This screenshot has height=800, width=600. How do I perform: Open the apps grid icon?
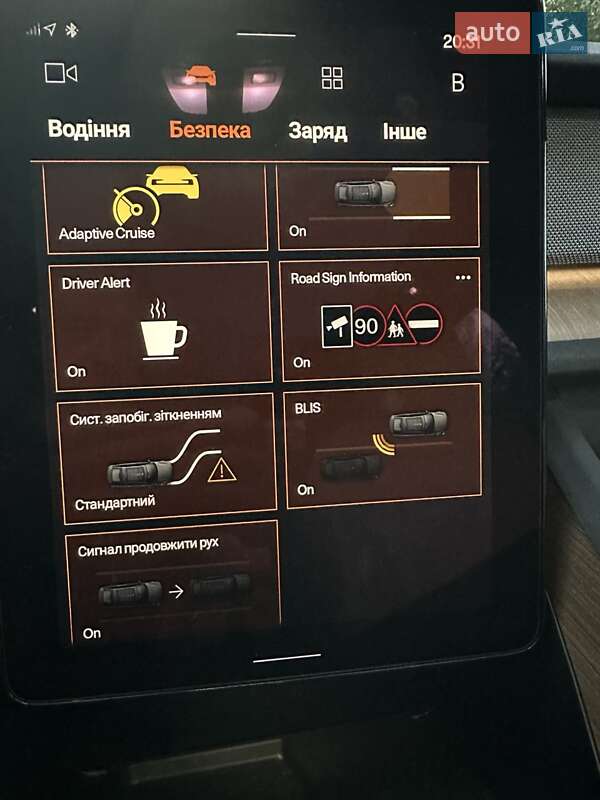332,78
